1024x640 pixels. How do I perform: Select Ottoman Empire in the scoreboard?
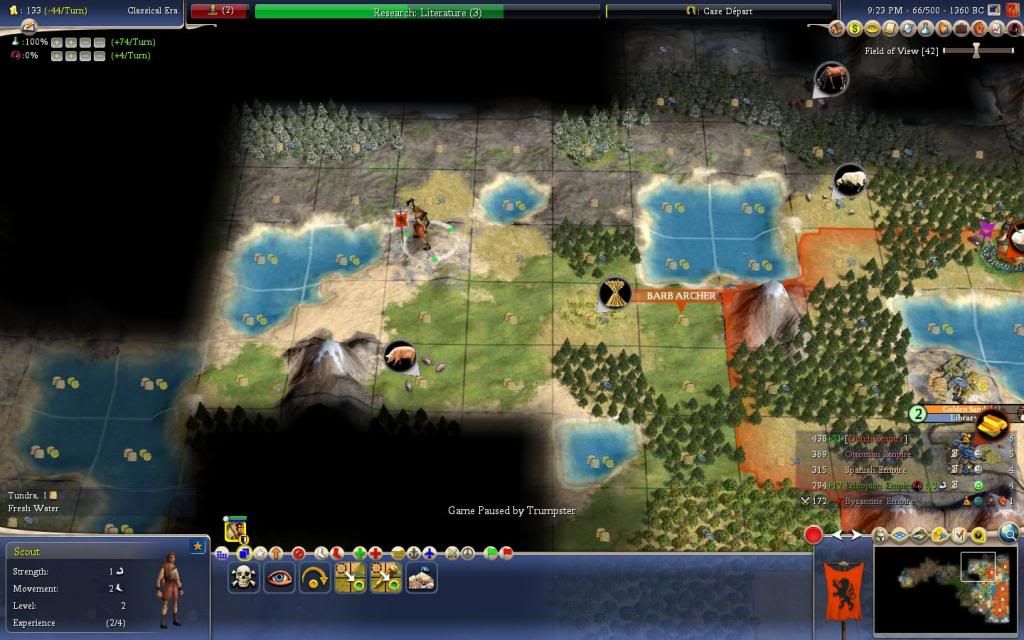pos(878,454)
